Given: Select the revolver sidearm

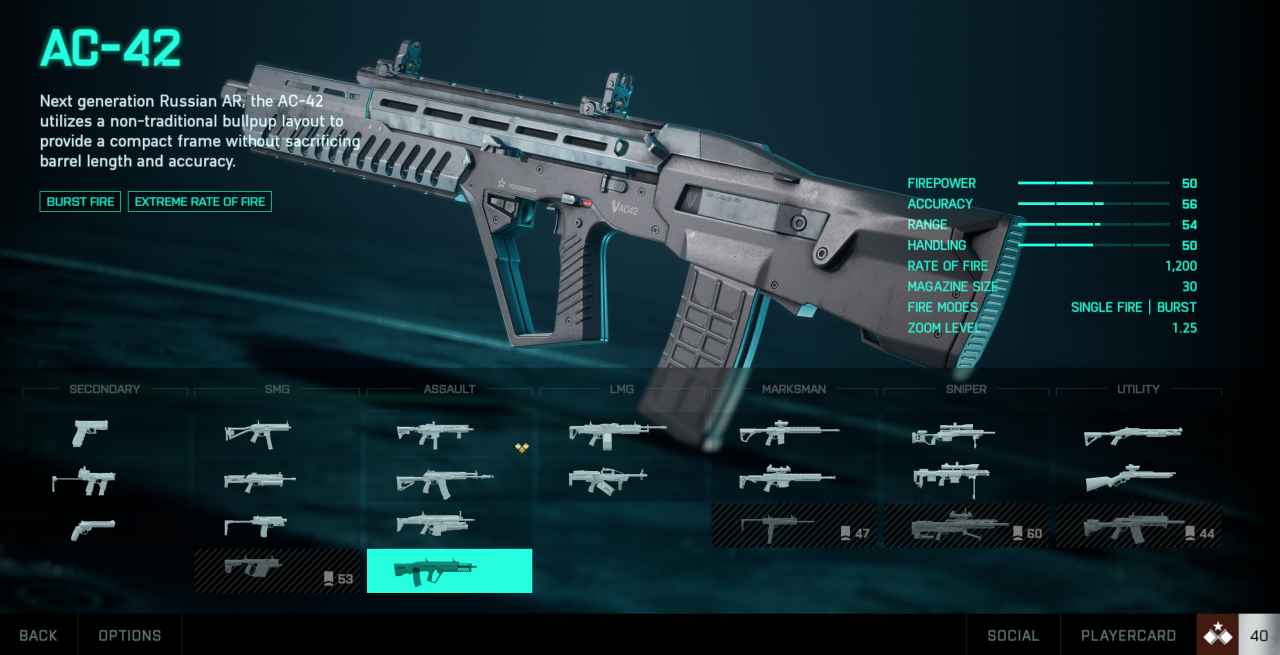Looking at the screenshot, I should 93,528.
